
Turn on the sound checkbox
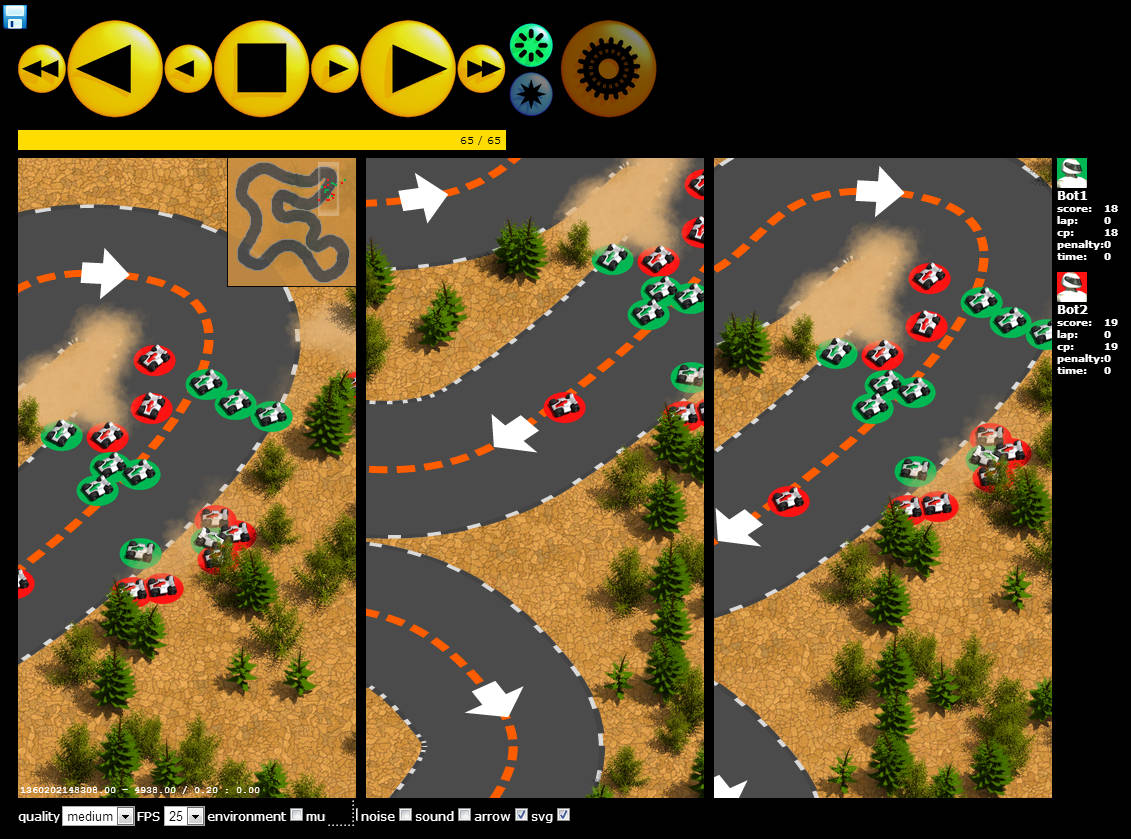[x=464, y=816]
